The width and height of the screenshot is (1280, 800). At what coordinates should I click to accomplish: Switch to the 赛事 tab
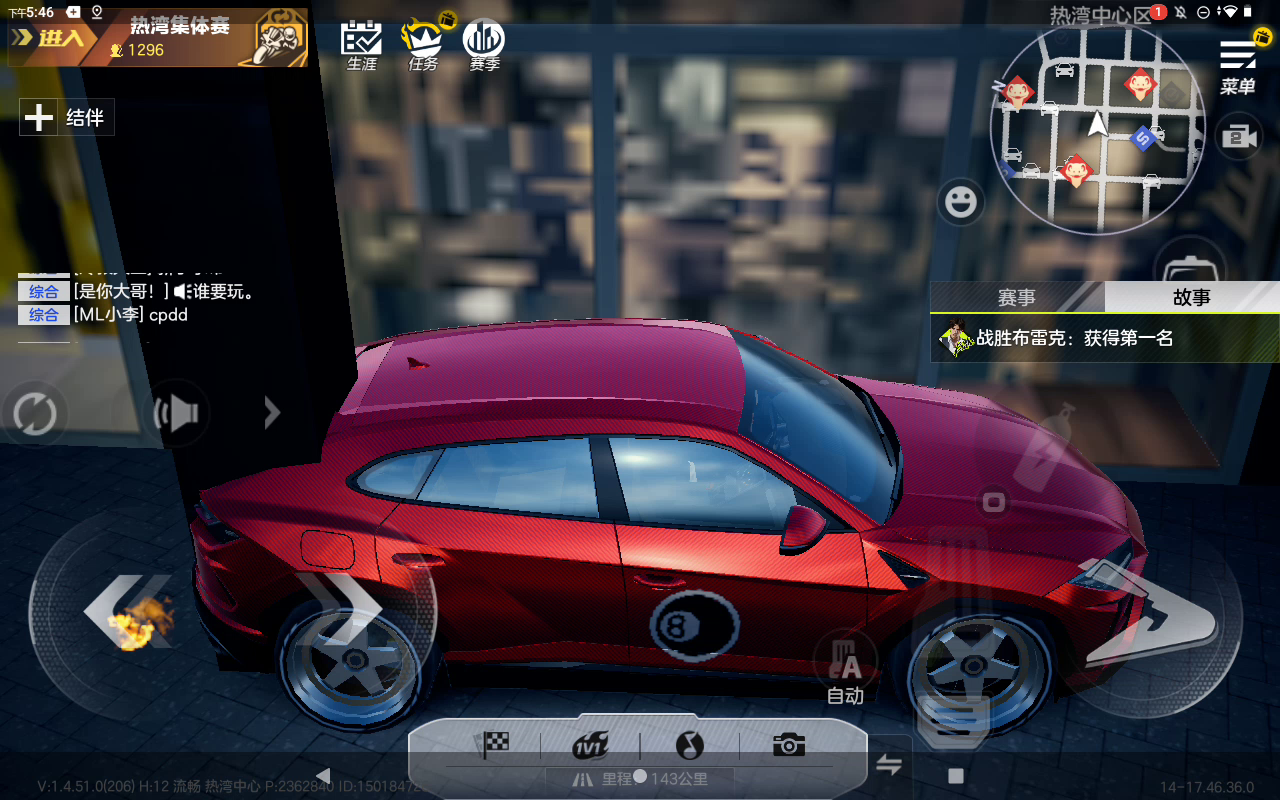coord(1016,298)
